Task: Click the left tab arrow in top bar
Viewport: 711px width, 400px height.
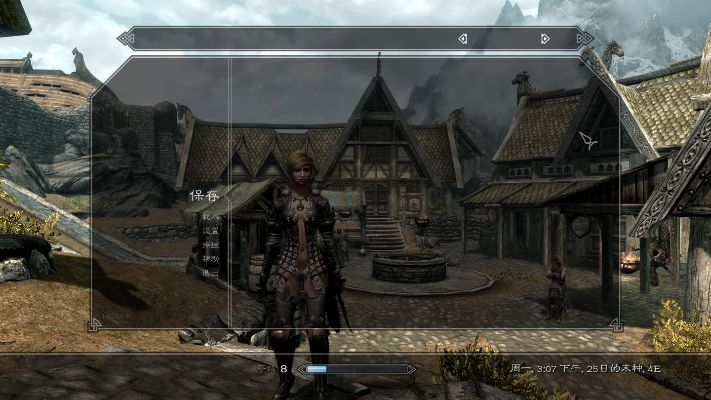Action: pyautogui.click(x=462, y=39)
